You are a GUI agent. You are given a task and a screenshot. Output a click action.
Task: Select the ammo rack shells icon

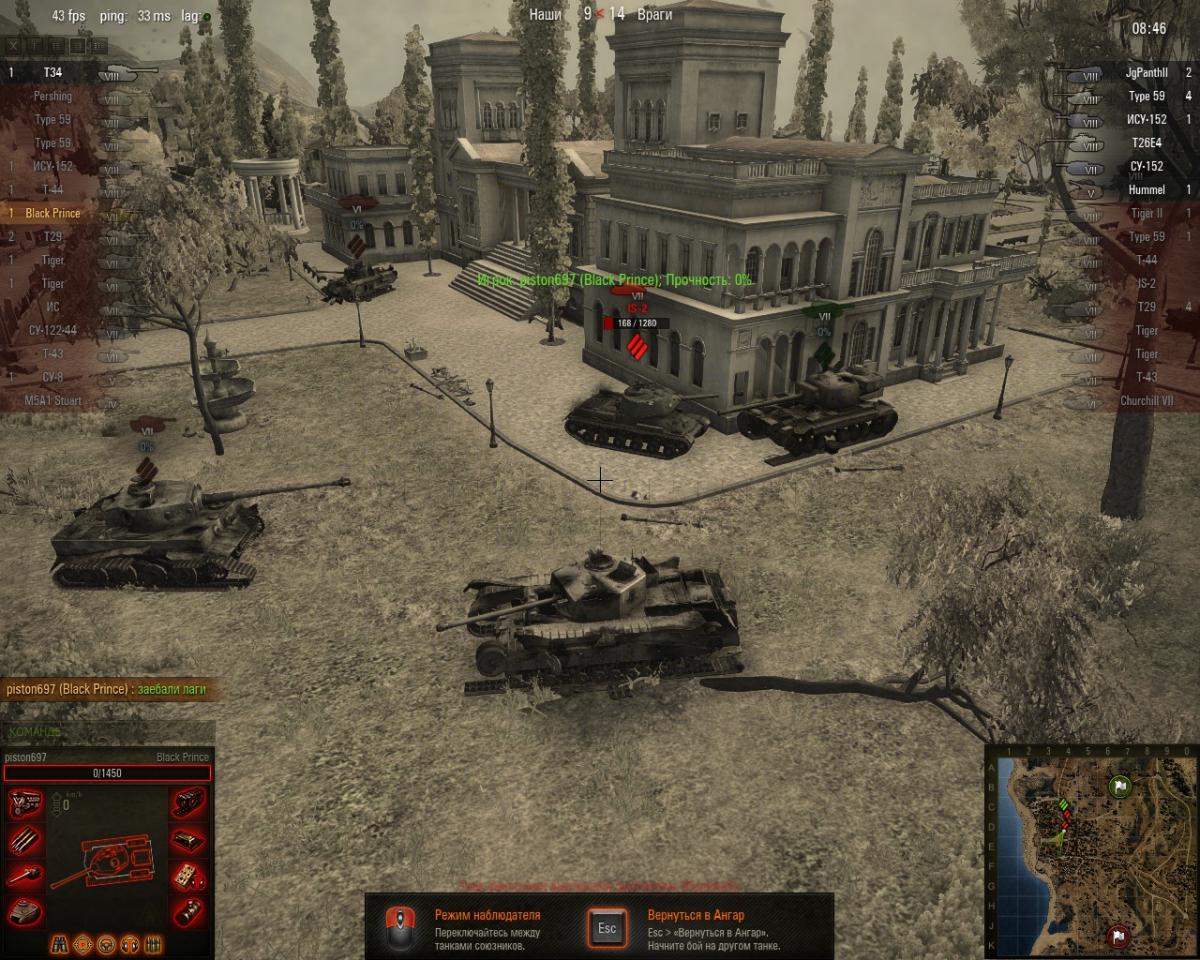(x=24, y=839)
